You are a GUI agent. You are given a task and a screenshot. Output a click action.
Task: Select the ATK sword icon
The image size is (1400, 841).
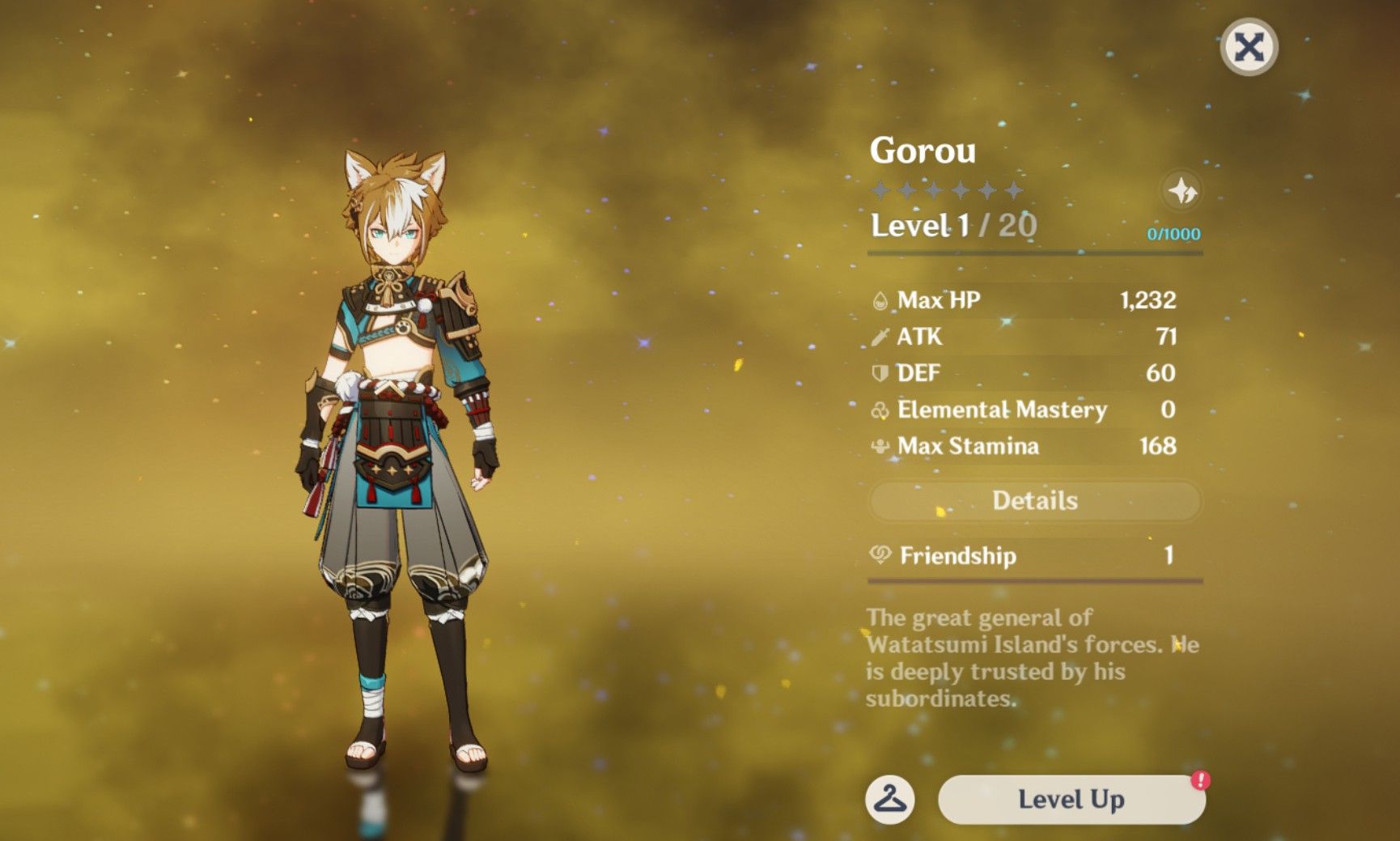point(880,336)
